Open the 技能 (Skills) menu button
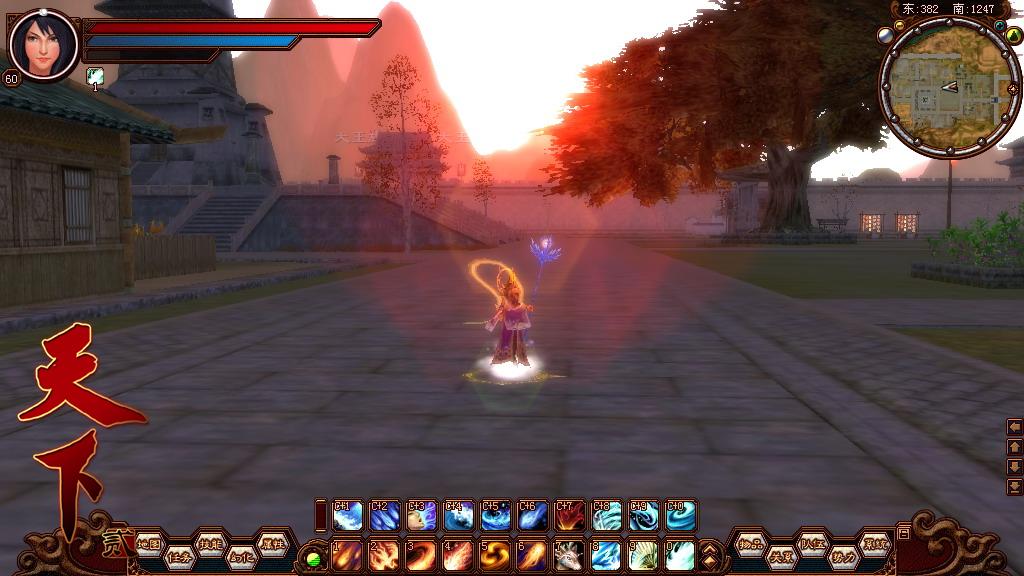The height and width of the screenshot is (576, 1024). tap(209, 543)
